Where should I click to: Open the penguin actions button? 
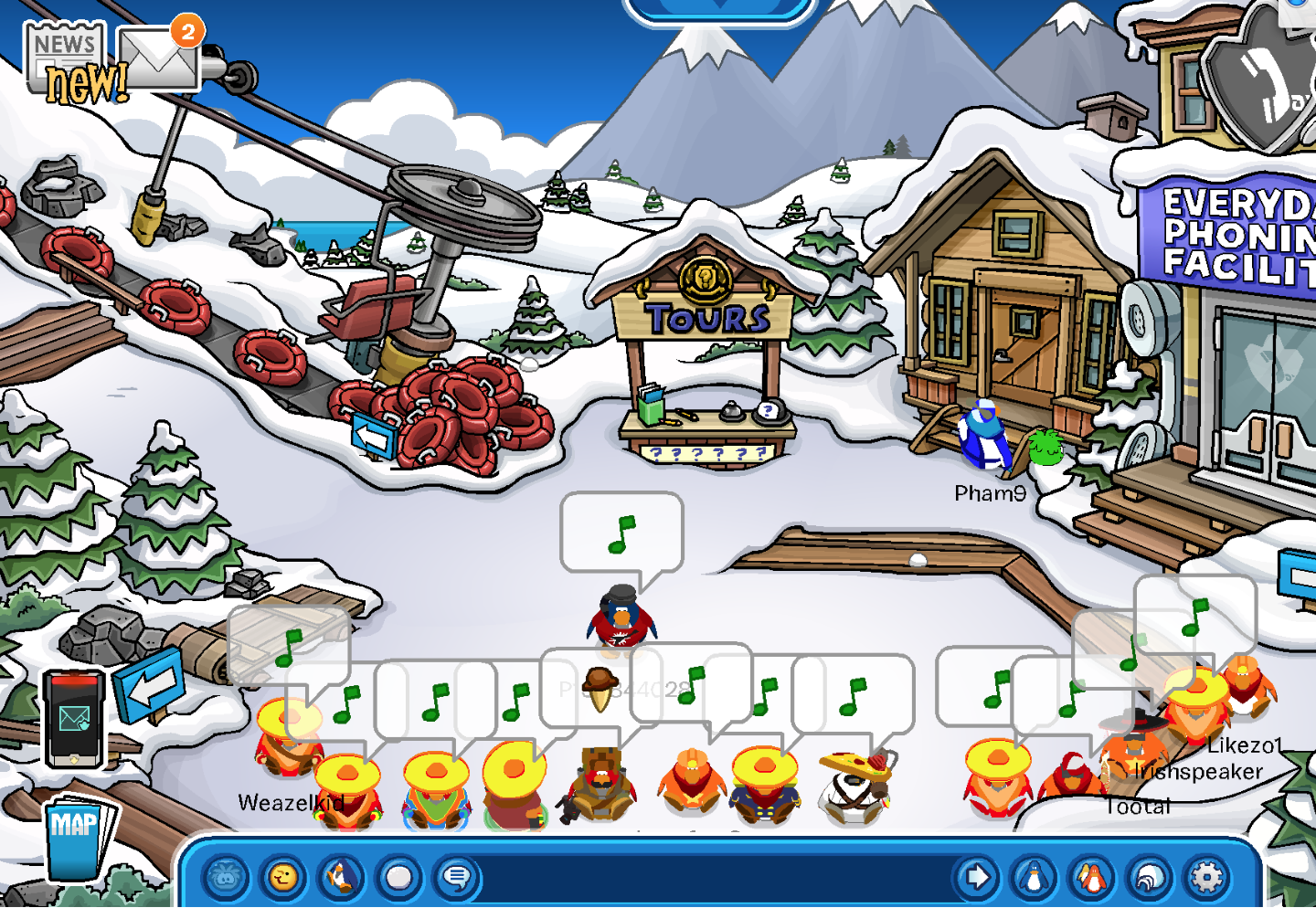tap(341, 879)
